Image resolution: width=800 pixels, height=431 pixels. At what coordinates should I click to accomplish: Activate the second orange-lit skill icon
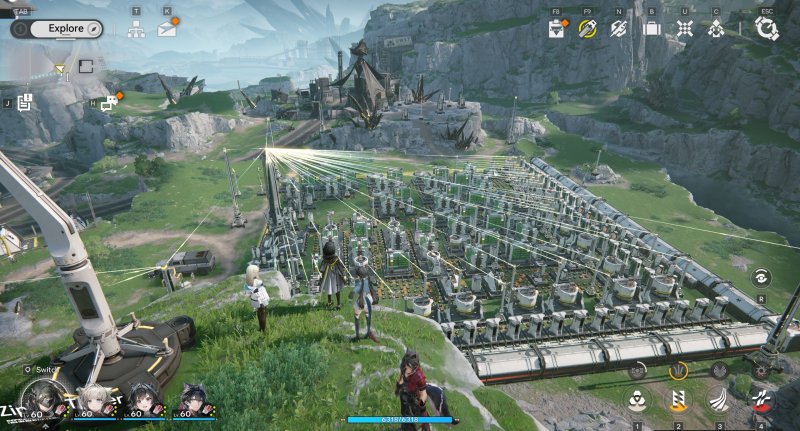coord(679,402)
